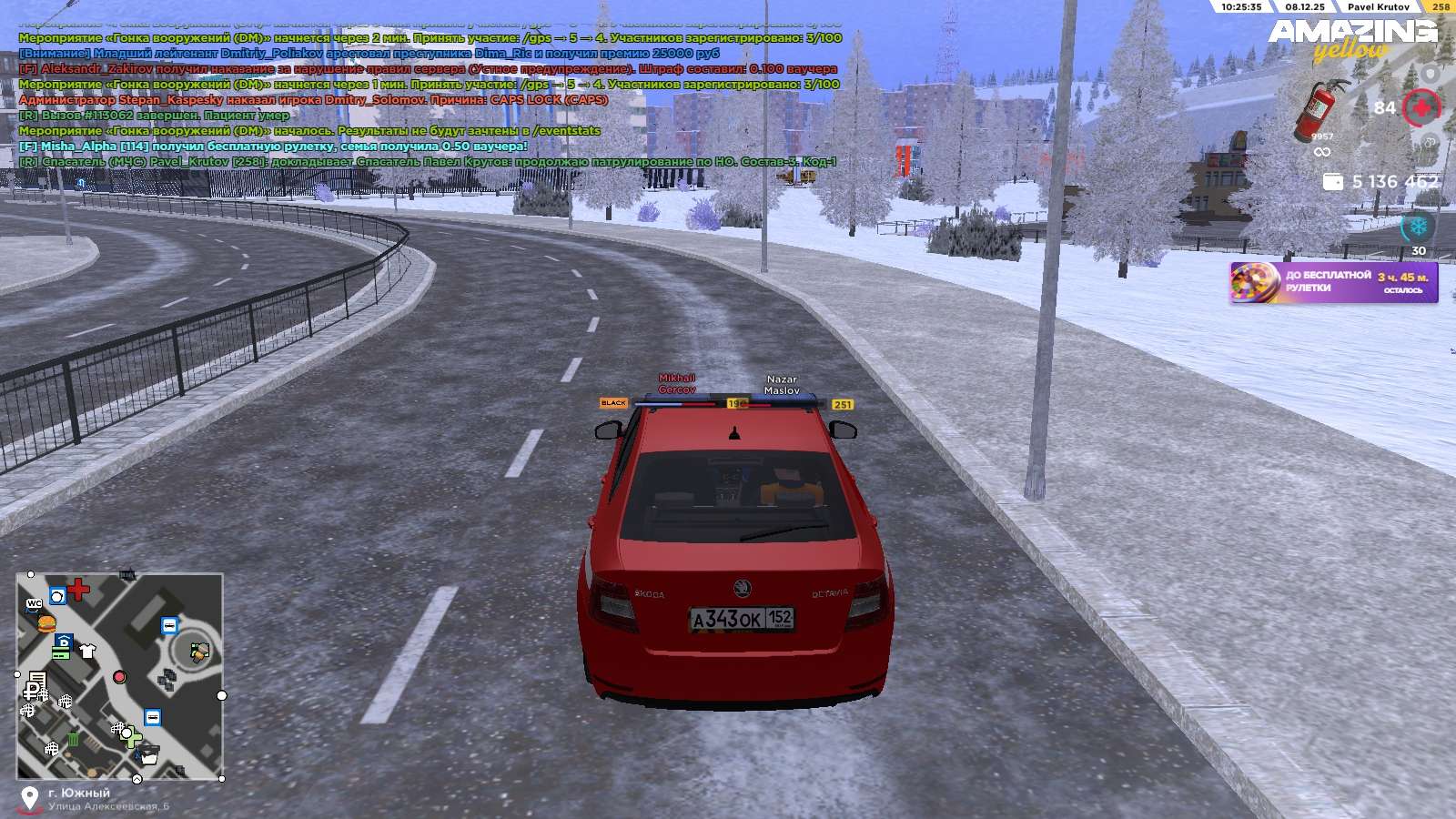Click the location pin beside г. Южный
The height and width of the screenshot is (819, 1456).
coord(30,798)
